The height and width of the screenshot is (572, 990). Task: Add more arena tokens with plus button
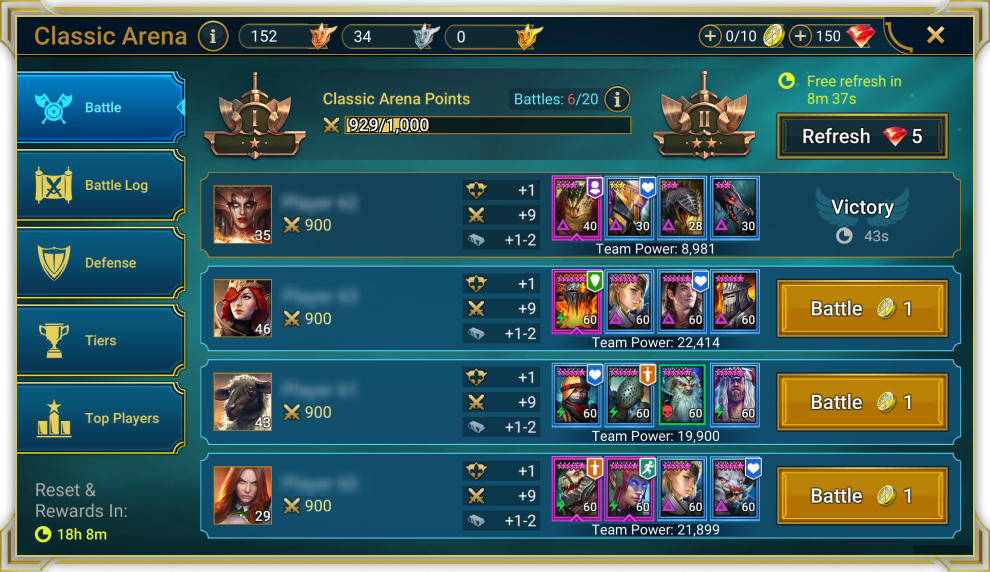711,37
